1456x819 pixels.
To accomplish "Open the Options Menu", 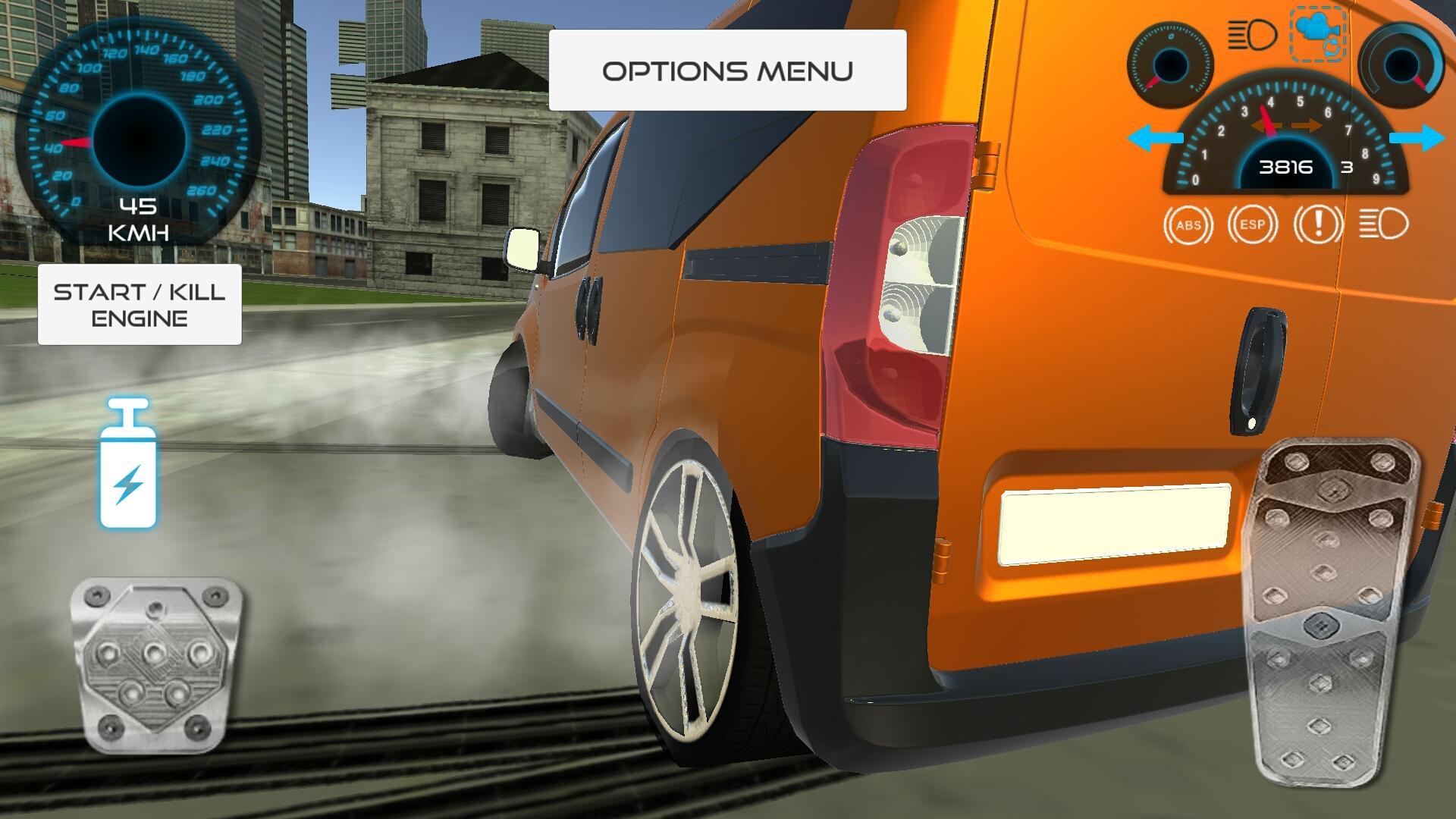I will tap(728, 70).
